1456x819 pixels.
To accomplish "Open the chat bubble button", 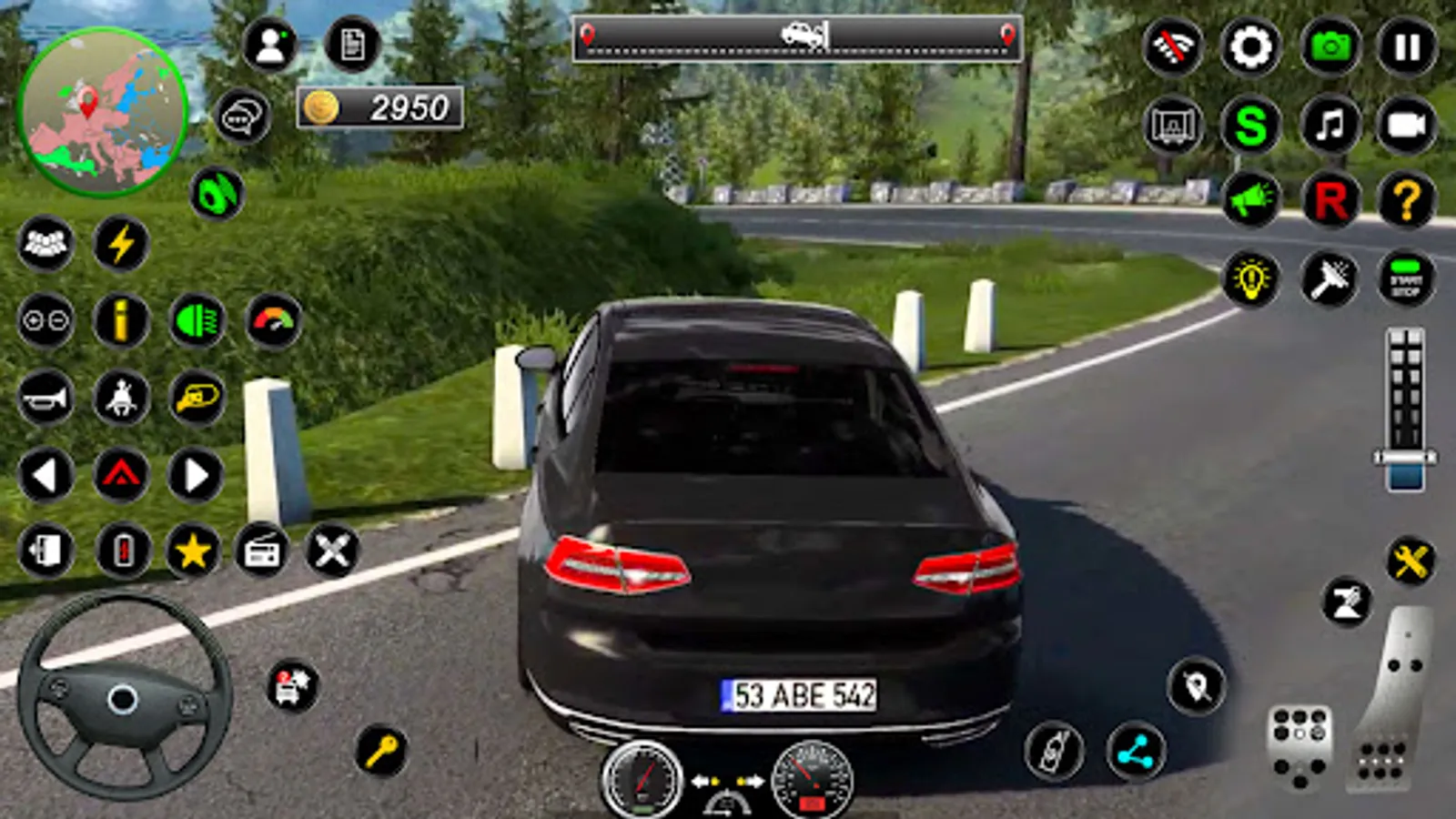I will (242, 117).
